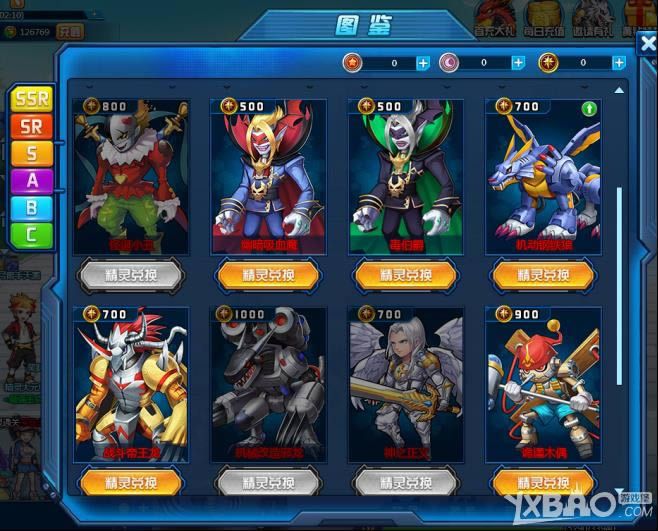This screenshot has width=658, height=531.
Task: Redeem the golden armored dragon spirit
Action: 130,482
